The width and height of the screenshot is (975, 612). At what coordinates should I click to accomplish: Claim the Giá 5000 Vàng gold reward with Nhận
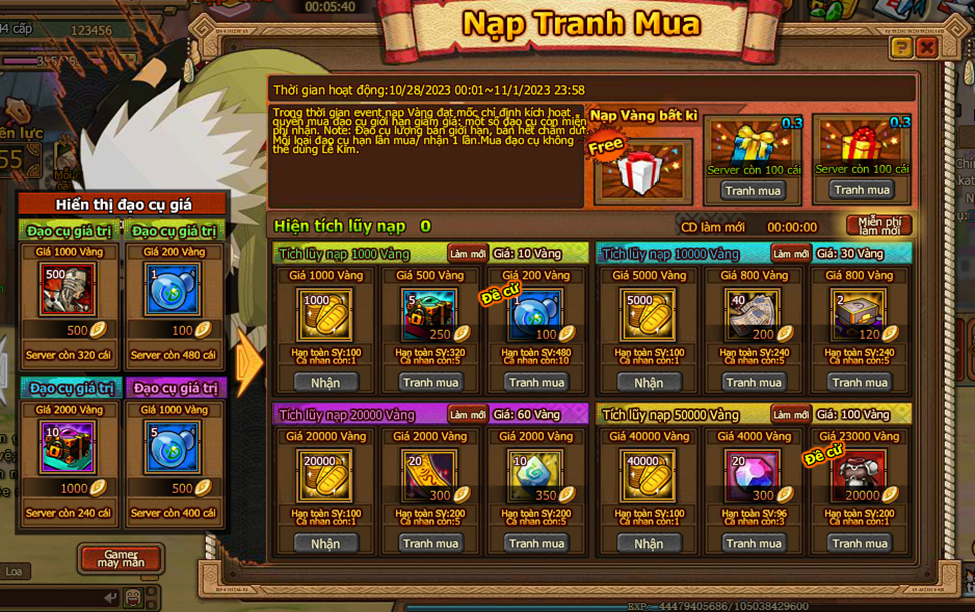coord(648,382)
